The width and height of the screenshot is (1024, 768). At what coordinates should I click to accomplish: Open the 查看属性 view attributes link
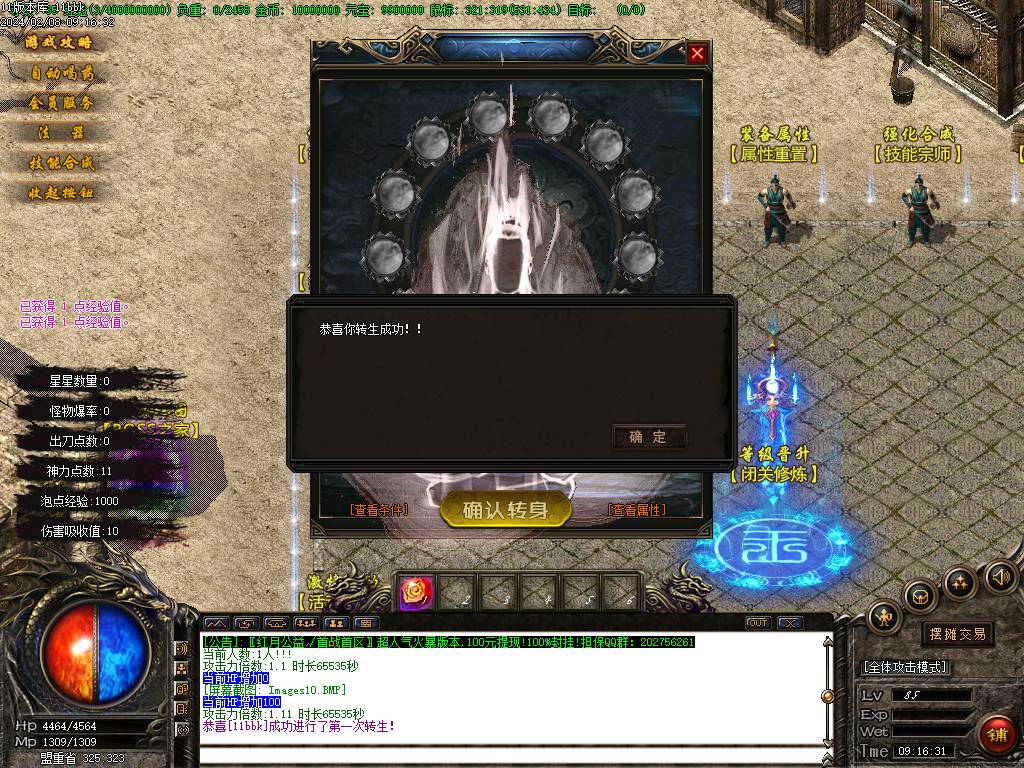click(x=637, y=510)
